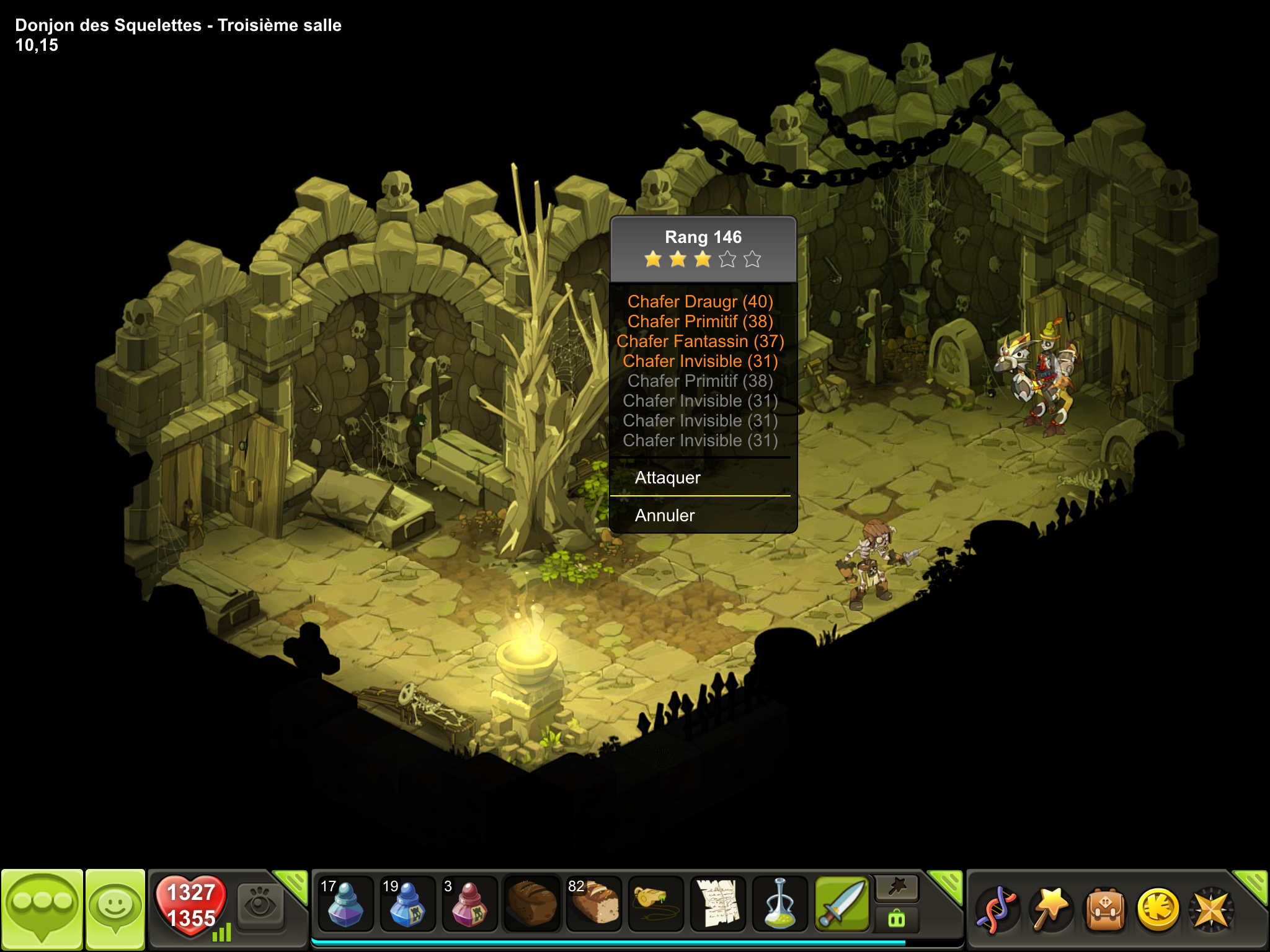
Task: Open the world map compass
Action: click(1212, 910)
